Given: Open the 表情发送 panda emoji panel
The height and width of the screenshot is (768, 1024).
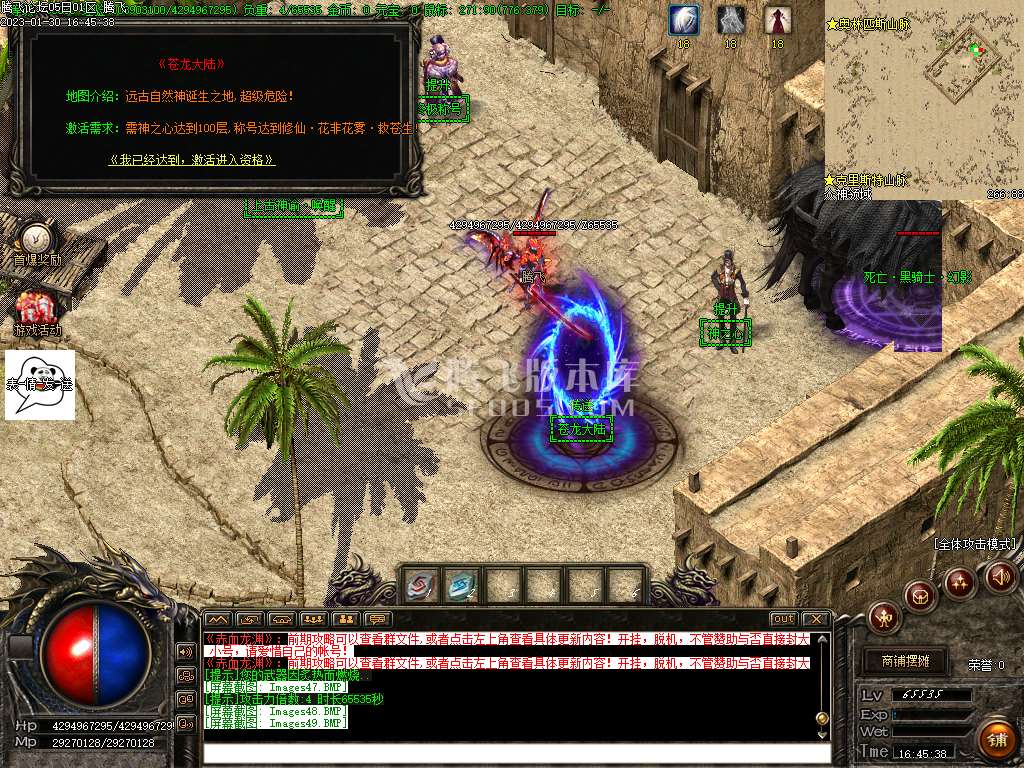Looking at the screenshot, I should coord(40,384).
